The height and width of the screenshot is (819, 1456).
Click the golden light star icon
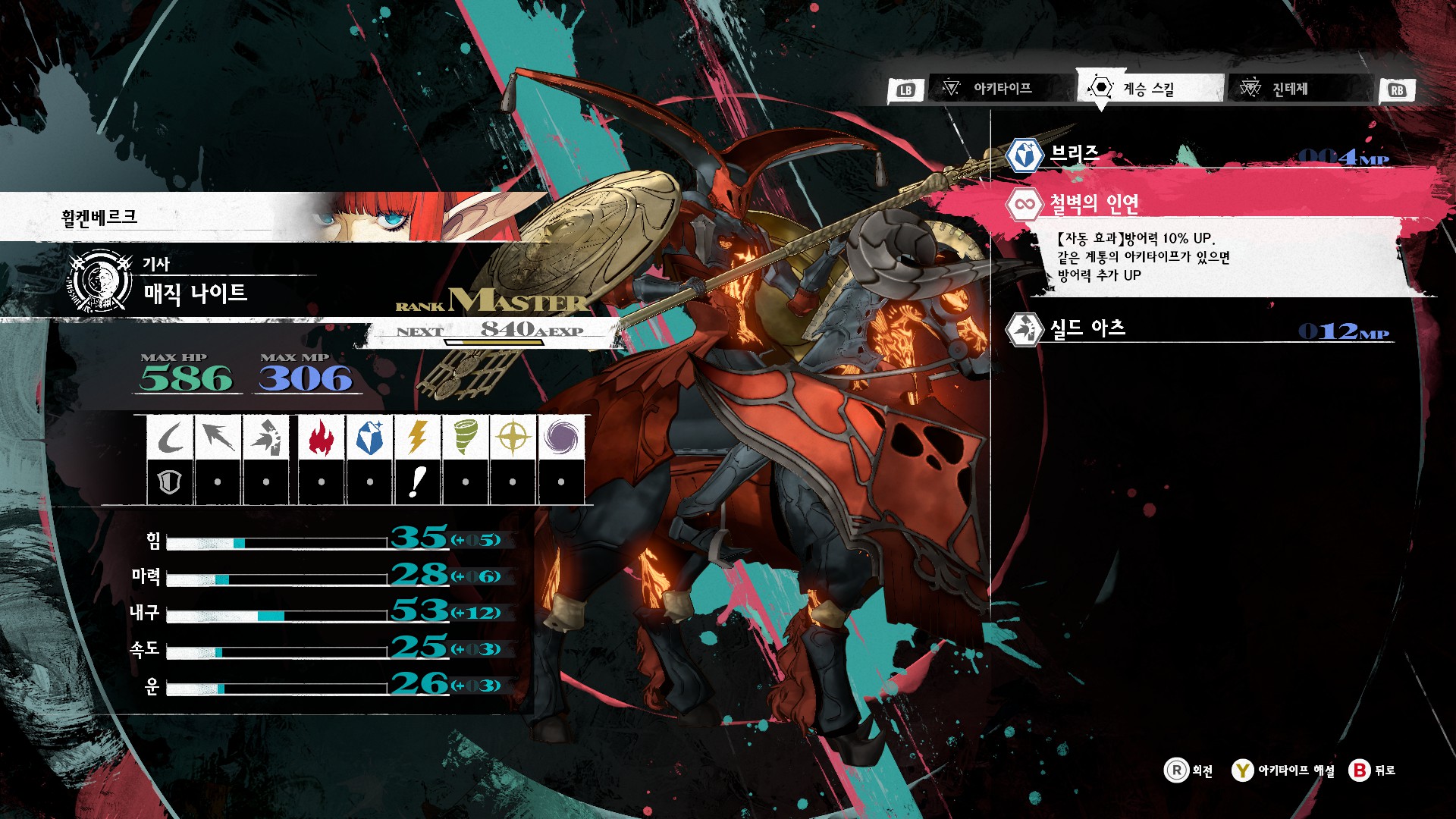tap(513, 438)
